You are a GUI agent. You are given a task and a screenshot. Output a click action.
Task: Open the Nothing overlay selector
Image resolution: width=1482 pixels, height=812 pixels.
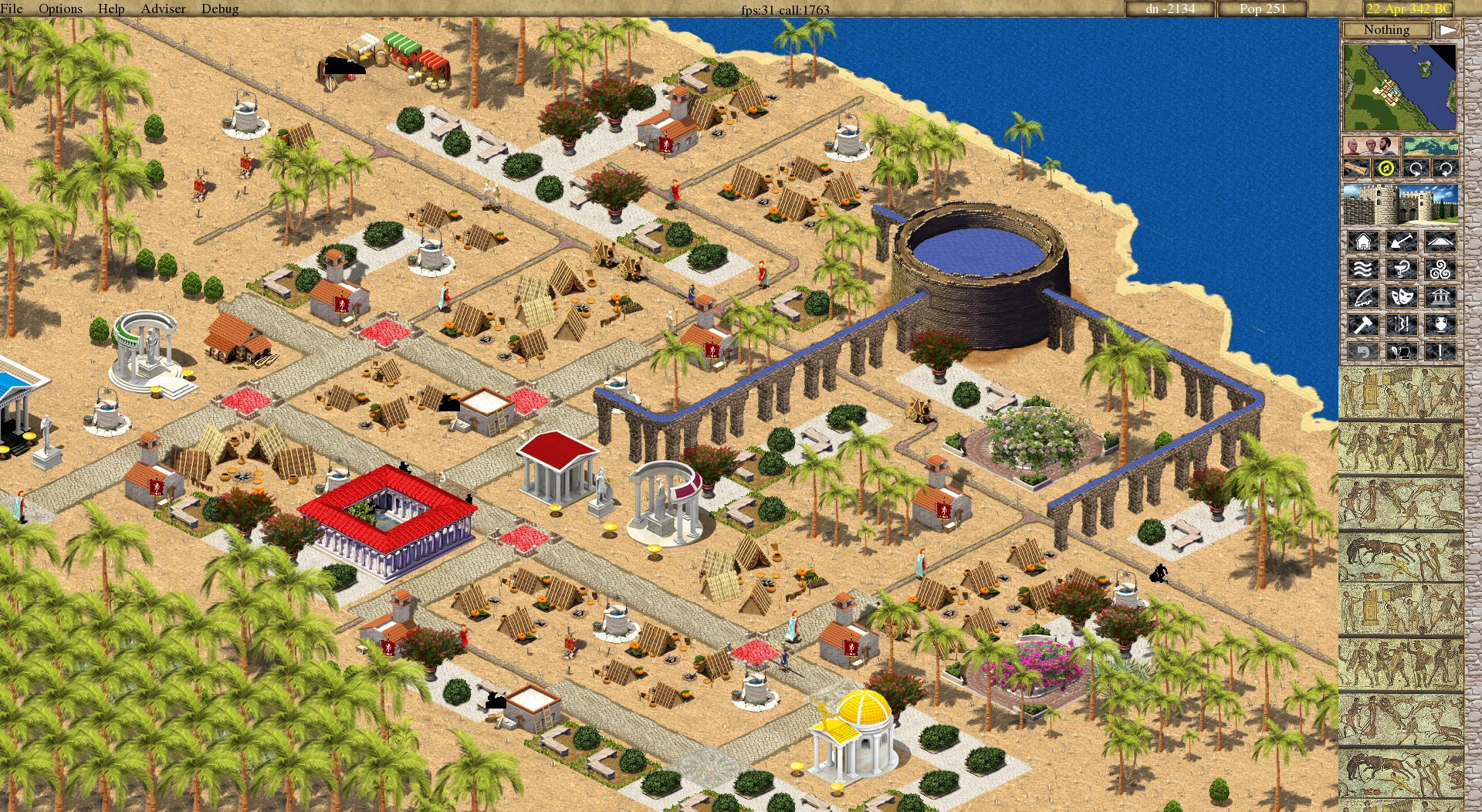click(1387, 30)
